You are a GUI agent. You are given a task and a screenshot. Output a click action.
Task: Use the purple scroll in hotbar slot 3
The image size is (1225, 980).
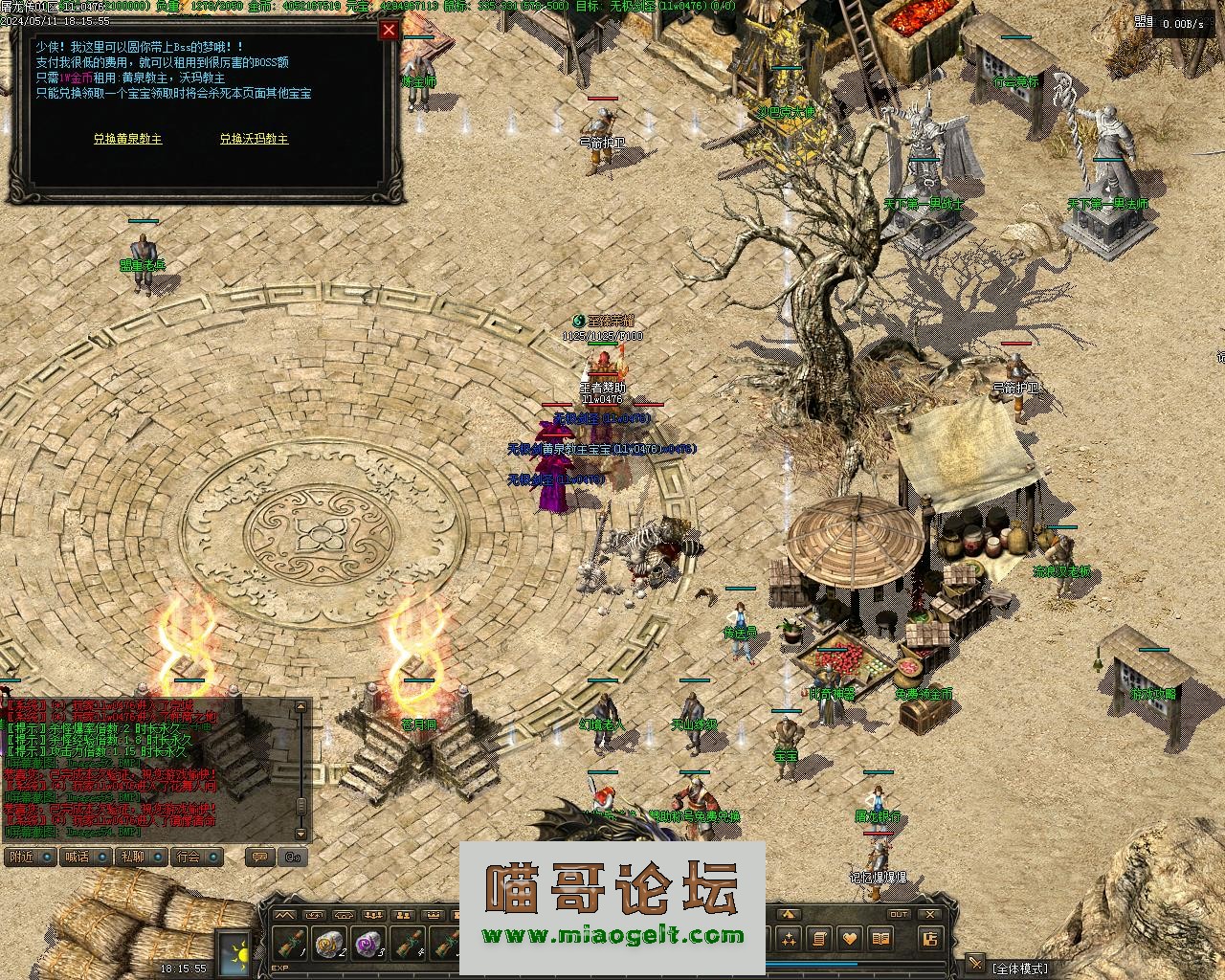tap(369, 945)
